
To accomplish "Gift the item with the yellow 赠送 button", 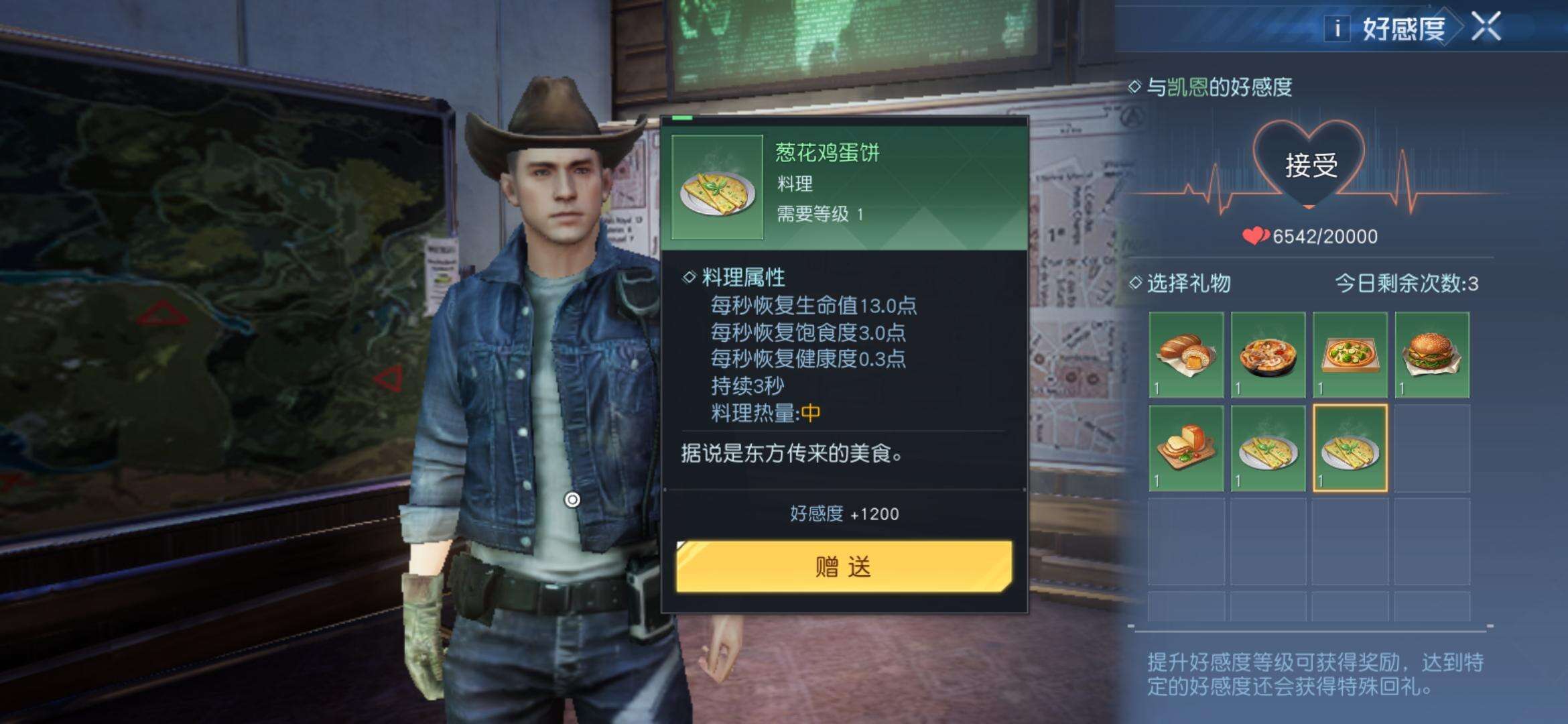I will [x=844, y=567].
